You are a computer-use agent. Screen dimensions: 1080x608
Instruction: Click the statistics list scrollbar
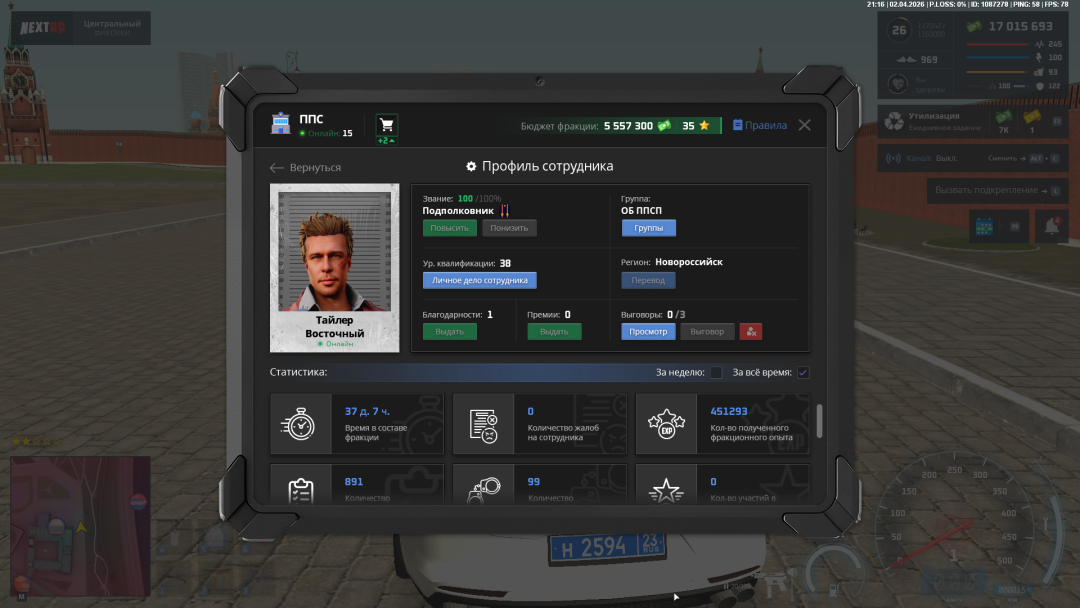(x=820, y=421)
